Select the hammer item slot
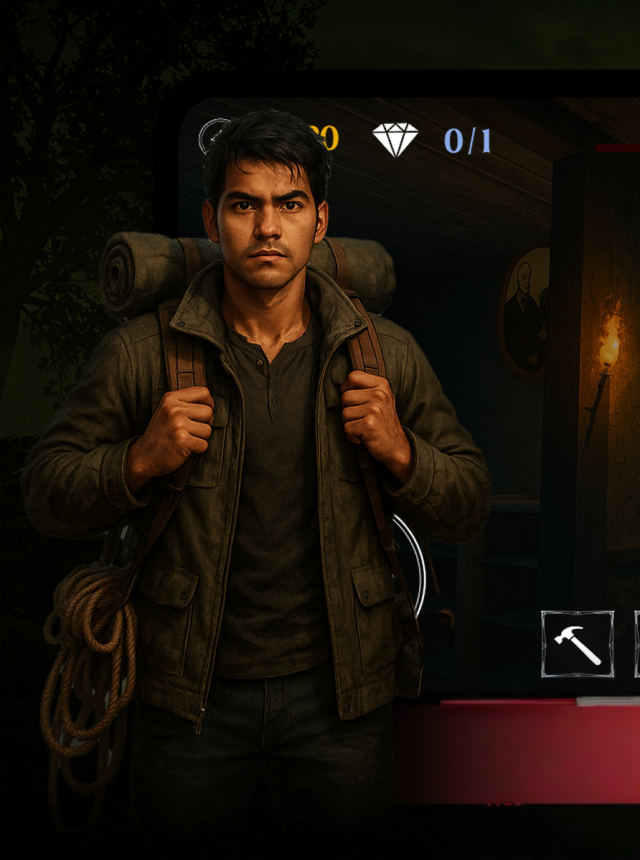Viewport: 640px width, 860px height. 577,644
